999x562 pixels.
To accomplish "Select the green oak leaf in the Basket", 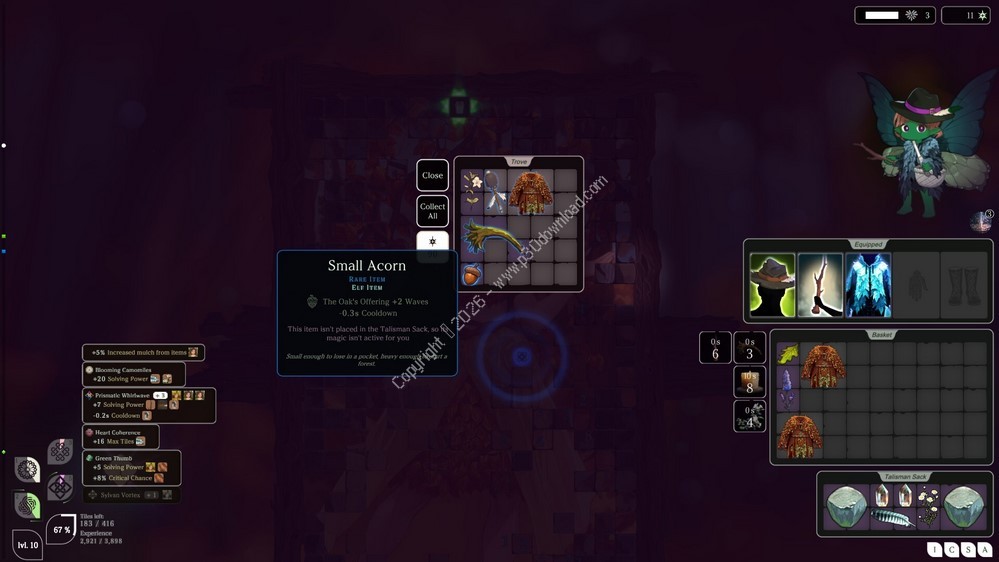I will pyautogui.click(x=788, y=354).
